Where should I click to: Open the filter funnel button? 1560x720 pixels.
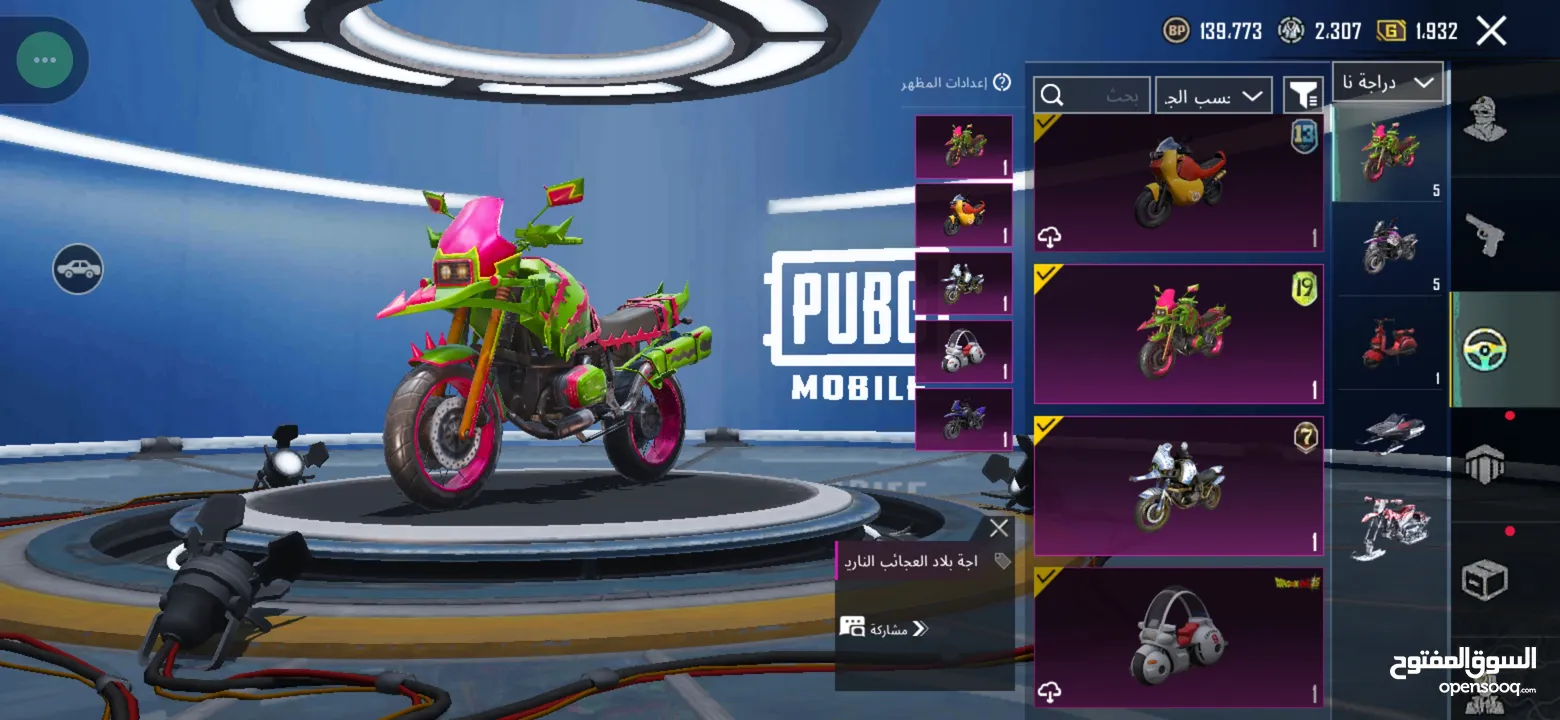click(x=1303, y=95)
